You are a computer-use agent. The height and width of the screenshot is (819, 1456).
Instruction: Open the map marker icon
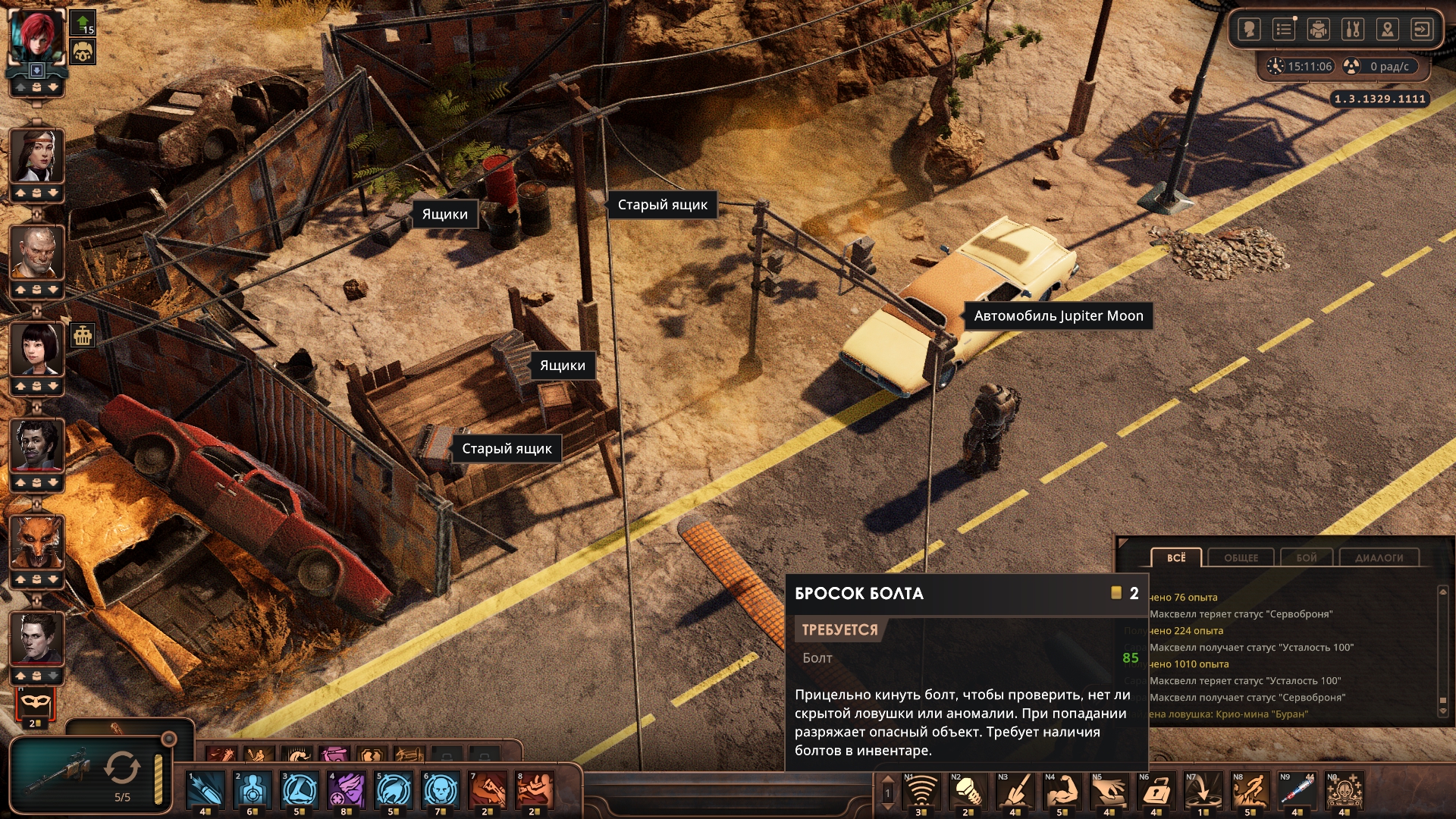coord(1387,30)
